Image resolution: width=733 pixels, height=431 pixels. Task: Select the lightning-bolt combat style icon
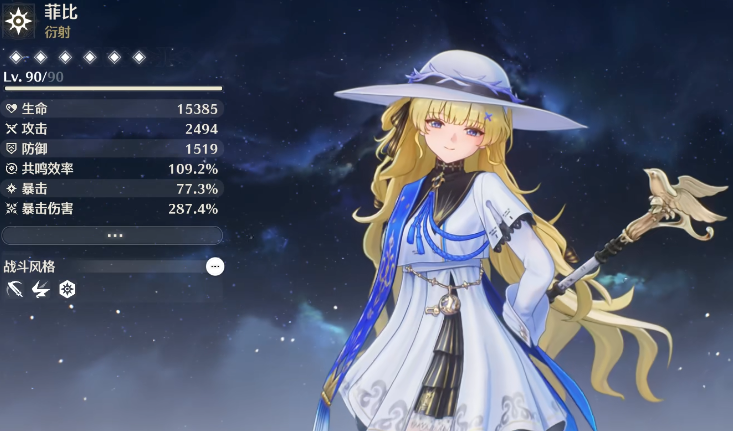41,290
